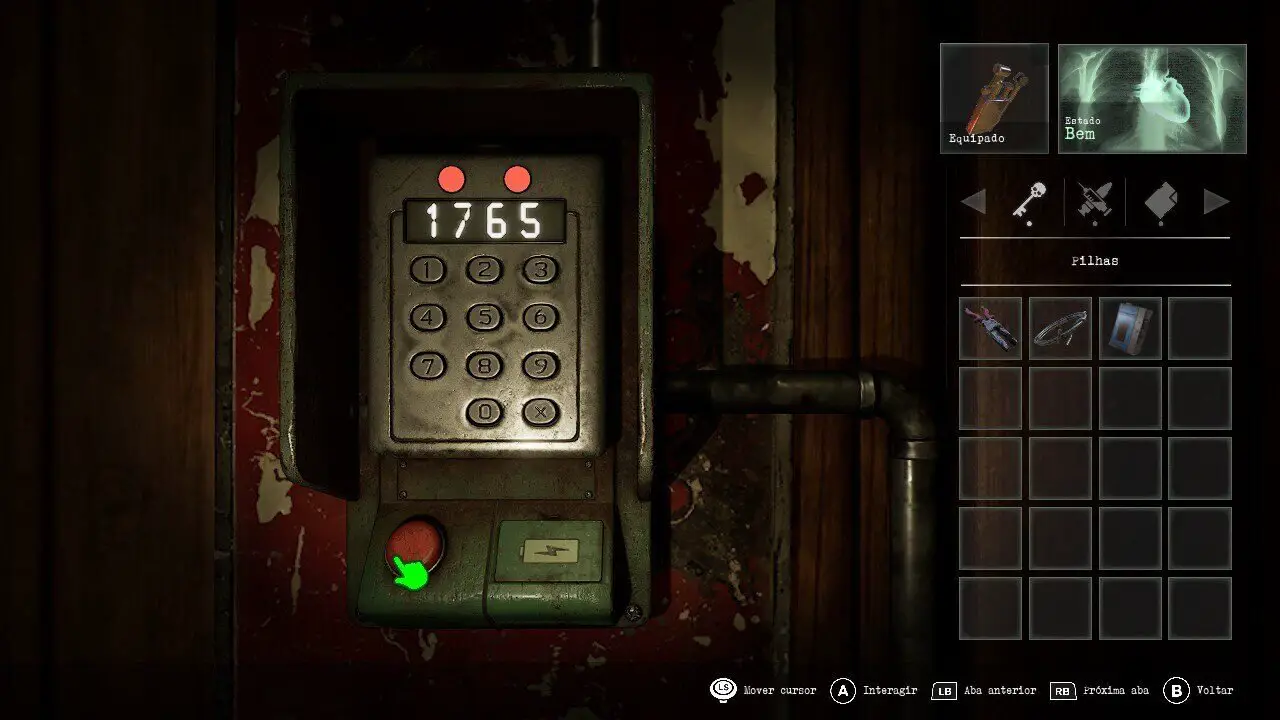Tap keypad digit 2
The width and height of the screenshot is (1280, 720).
pos(485,270)
